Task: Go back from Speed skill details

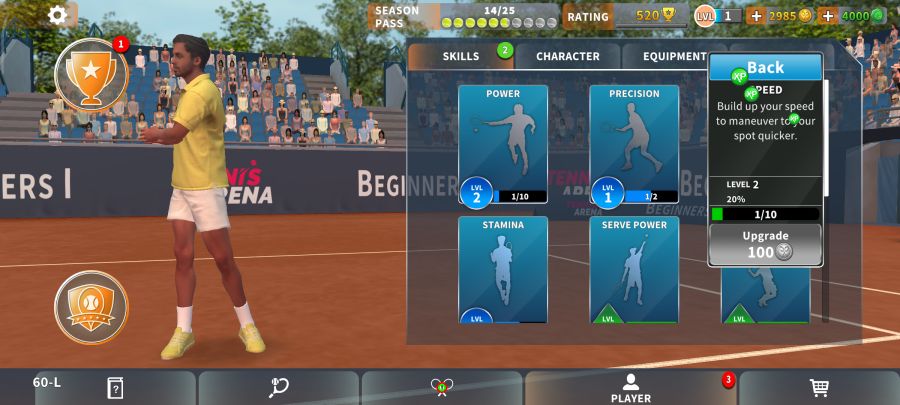Action: (x=766, y=68)
